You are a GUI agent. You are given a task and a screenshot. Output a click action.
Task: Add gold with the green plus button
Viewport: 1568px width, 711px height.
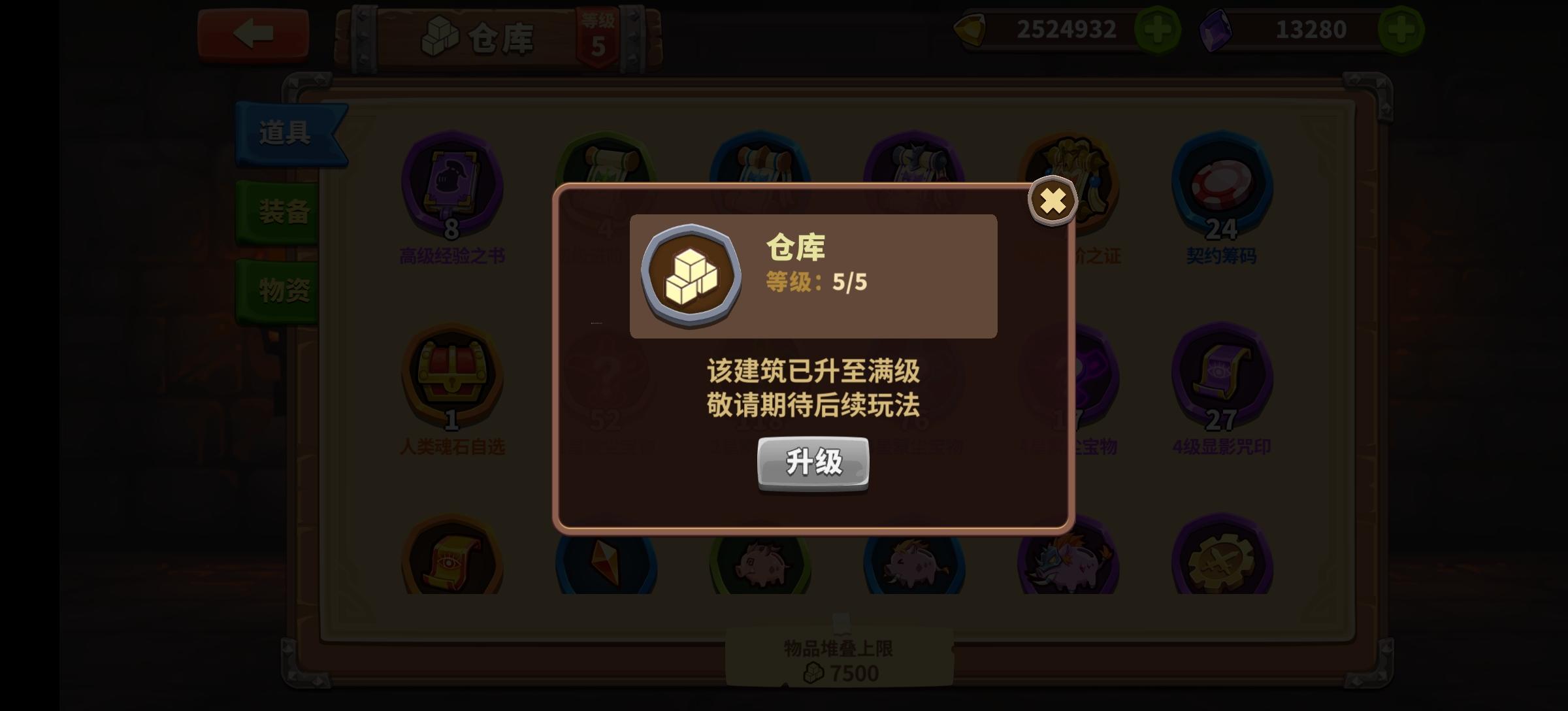click(x=1157, y=29)
